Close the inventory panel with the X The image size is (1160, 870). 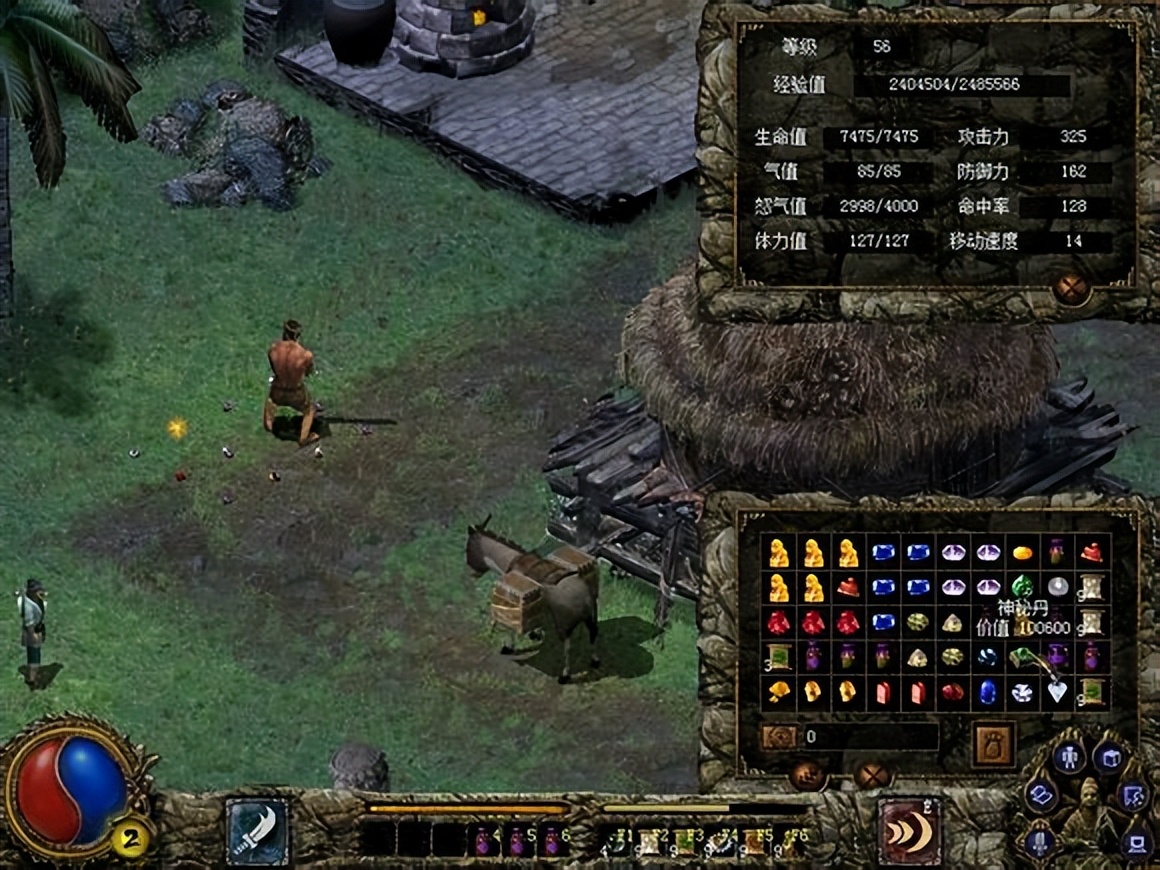coord(871,774)
